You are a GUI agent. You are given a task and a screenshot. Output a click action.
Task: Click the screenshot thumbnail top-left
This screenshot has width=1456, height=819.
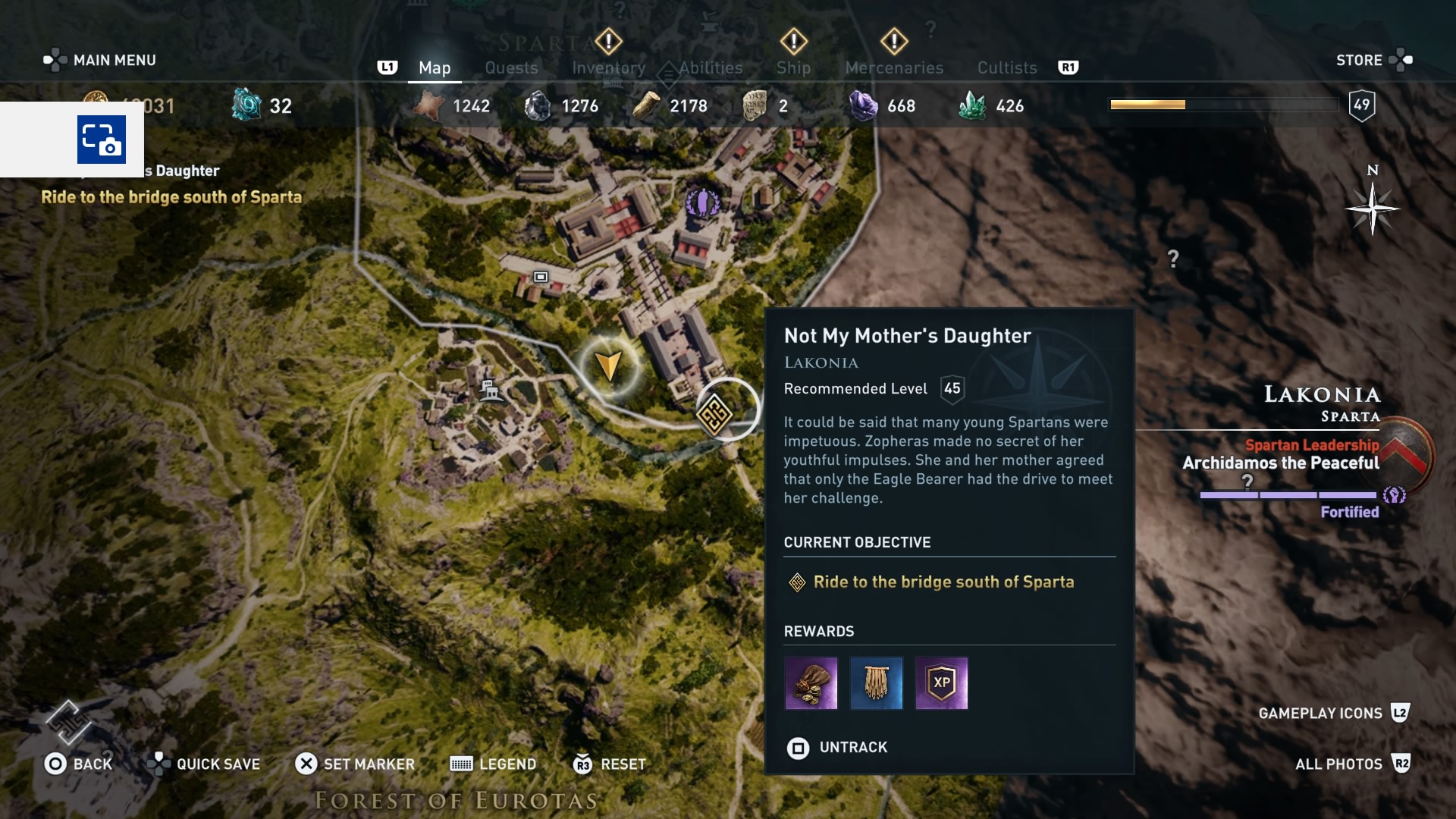click(x=101, y=140)
